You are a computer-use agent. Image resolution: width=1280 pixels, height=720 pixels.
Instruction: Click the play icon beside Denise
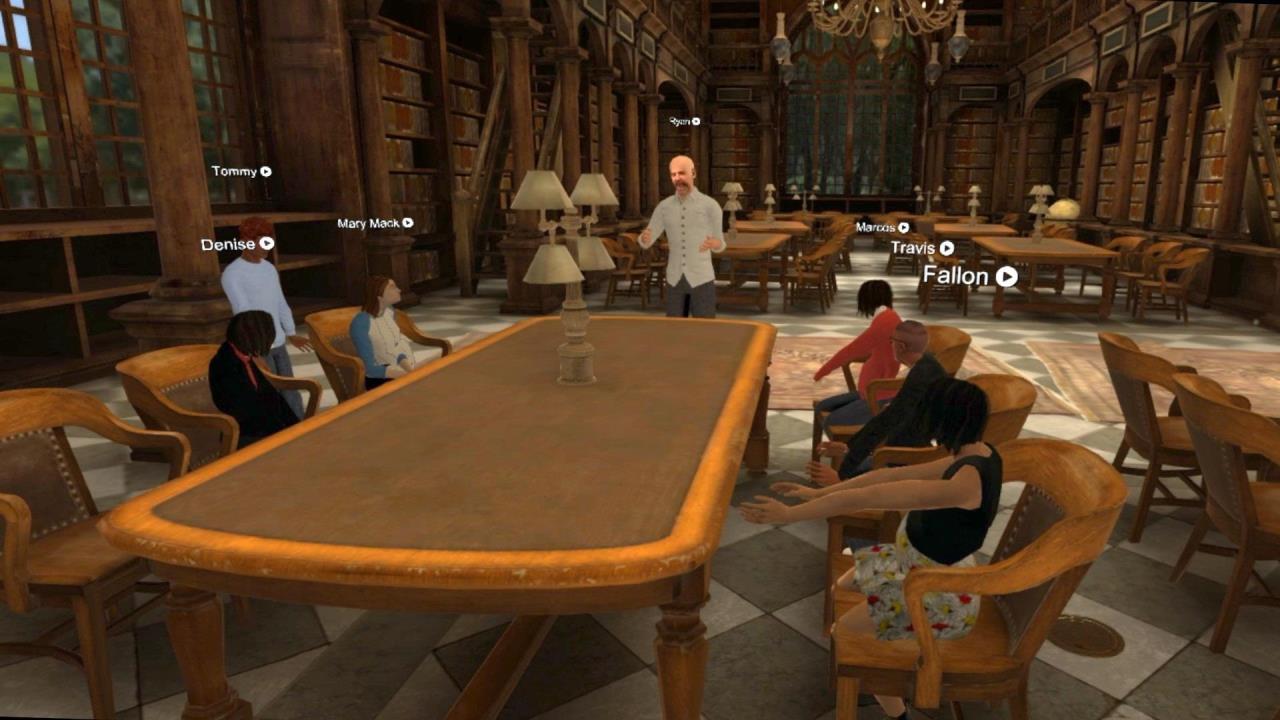click(268, 245)
